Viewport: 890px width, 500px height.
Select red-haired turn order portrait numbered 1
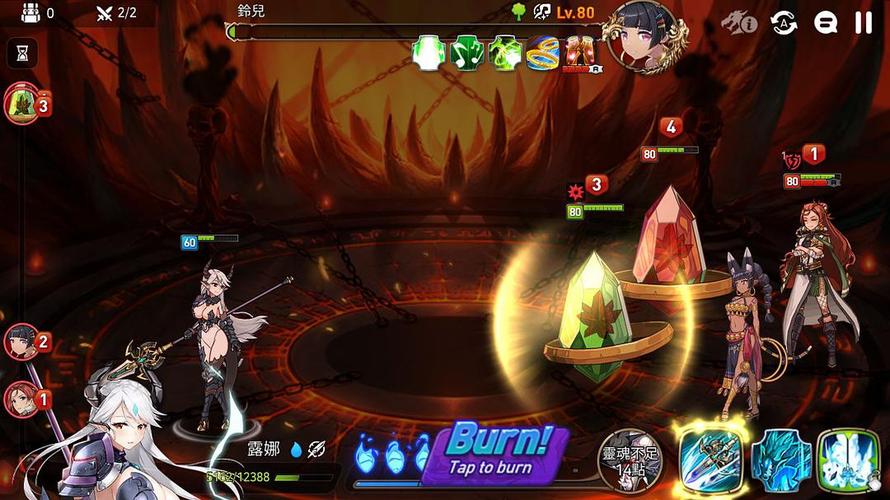point(22,400)
